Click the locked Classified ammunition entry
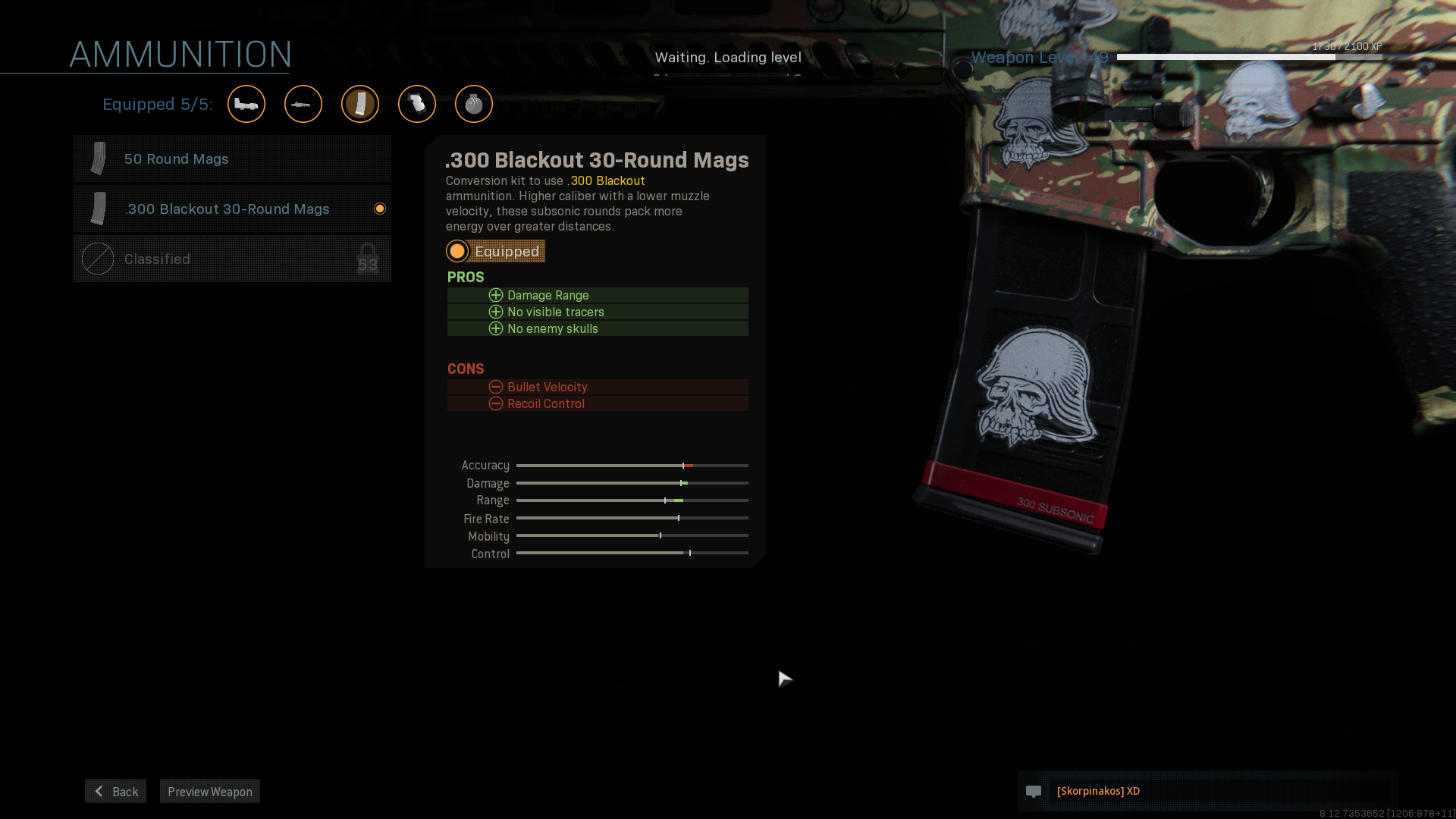 (232, 259)
